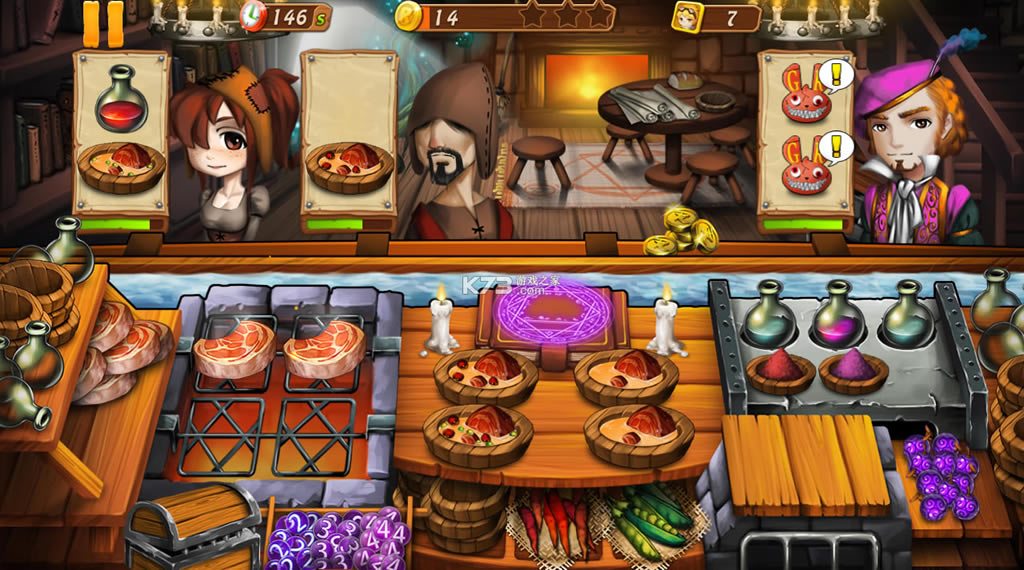Pick the purple powder bowl

[853, 370]
